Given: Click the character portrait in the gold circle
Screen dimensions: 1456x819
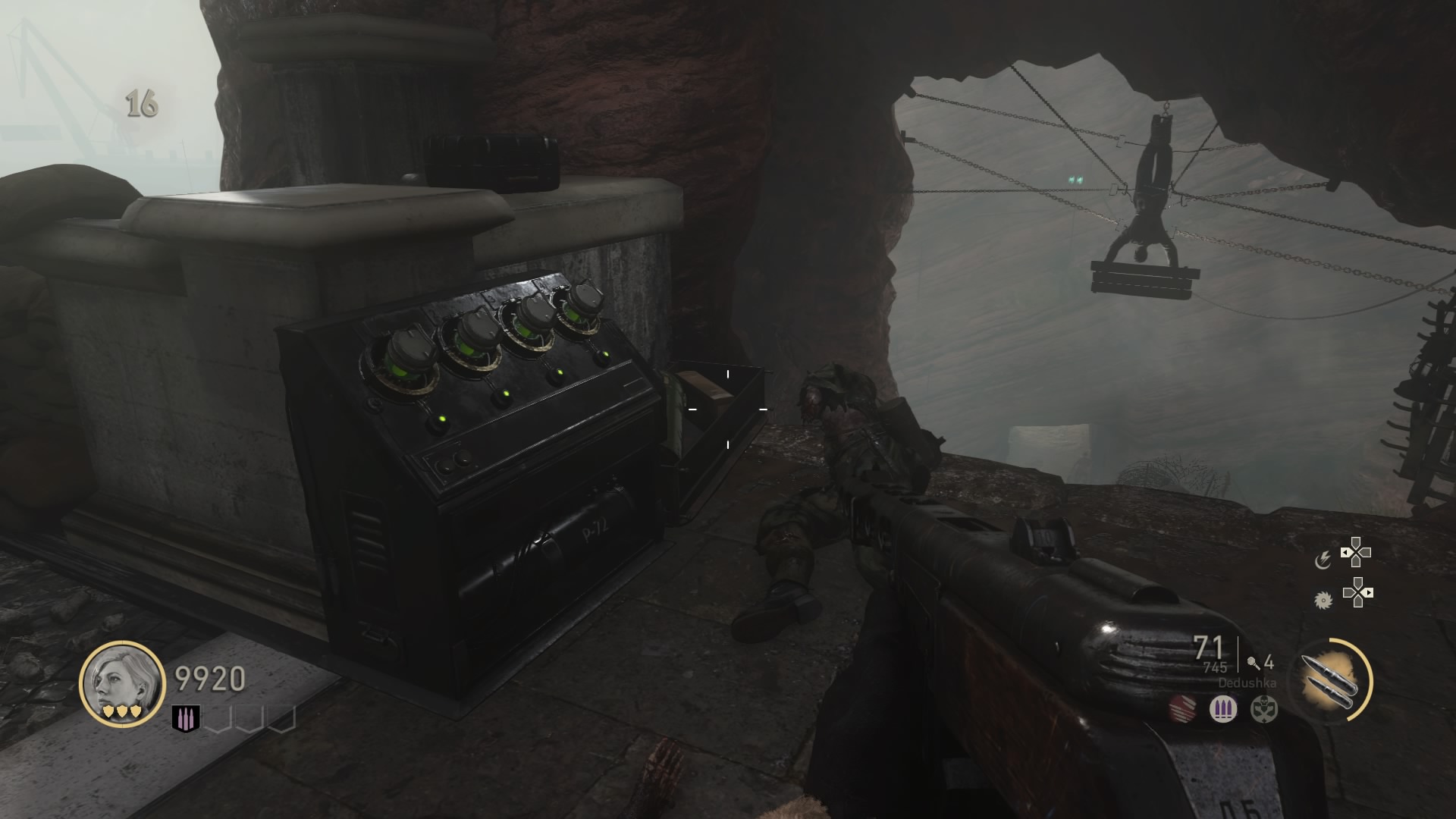Looking at the screenshot, I should [x=121, y=685].
